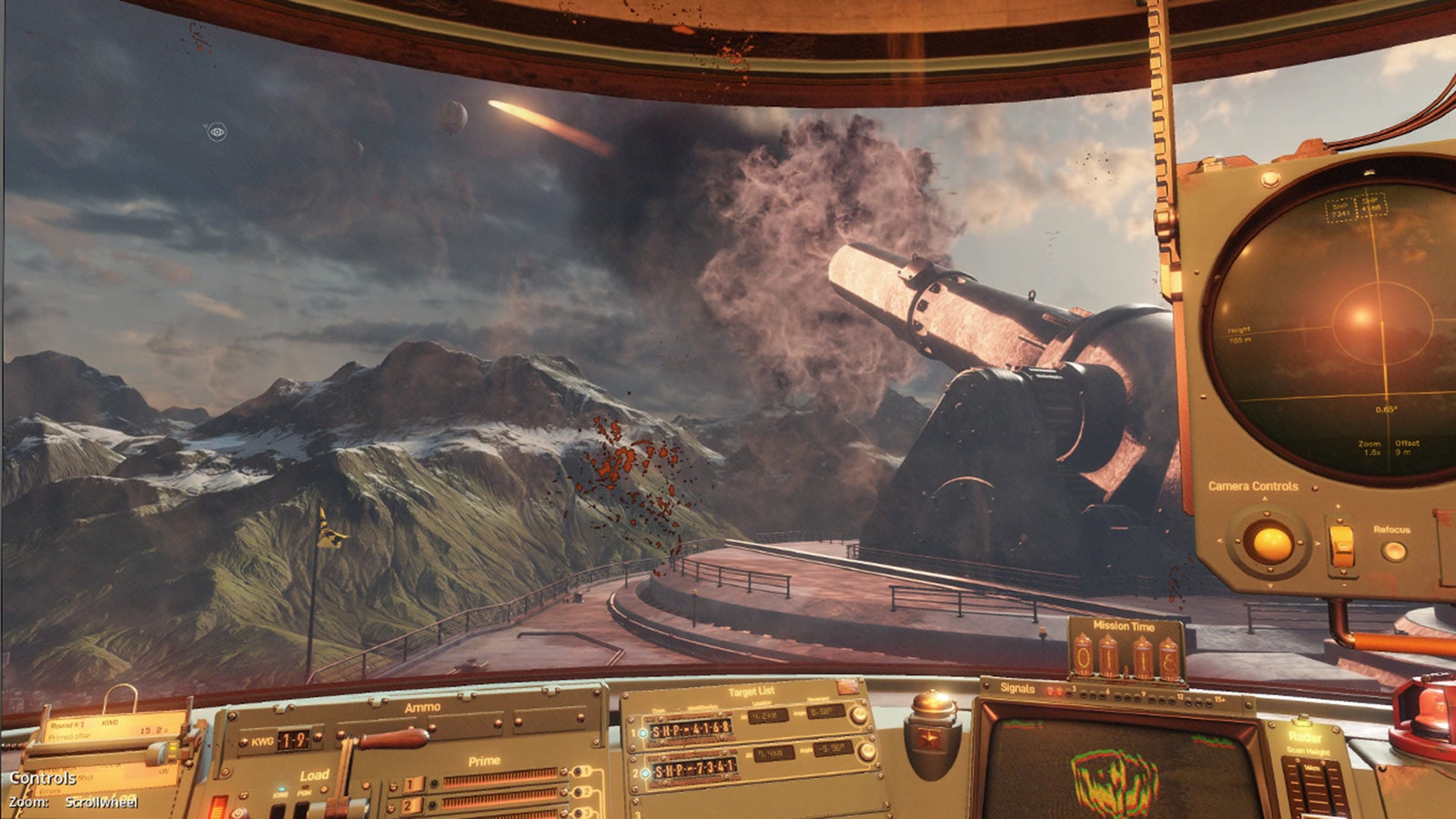Click the round knob on target row 1
Screen dimensions: 1456x819
pyautogui.click(x=856, y=715)
